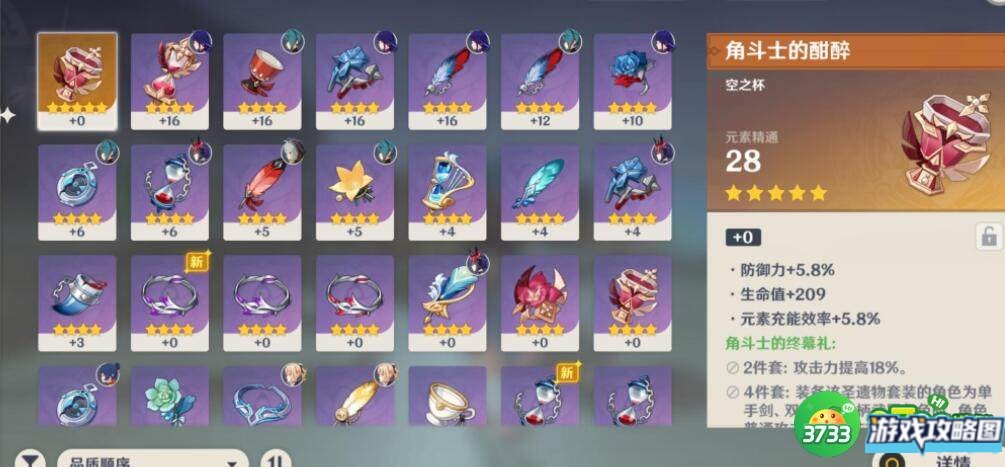Choose the +6 blue pocket watch
The height and width of the screenshot is (467, 1005).
pyautogui.click(x=77, y=192)
